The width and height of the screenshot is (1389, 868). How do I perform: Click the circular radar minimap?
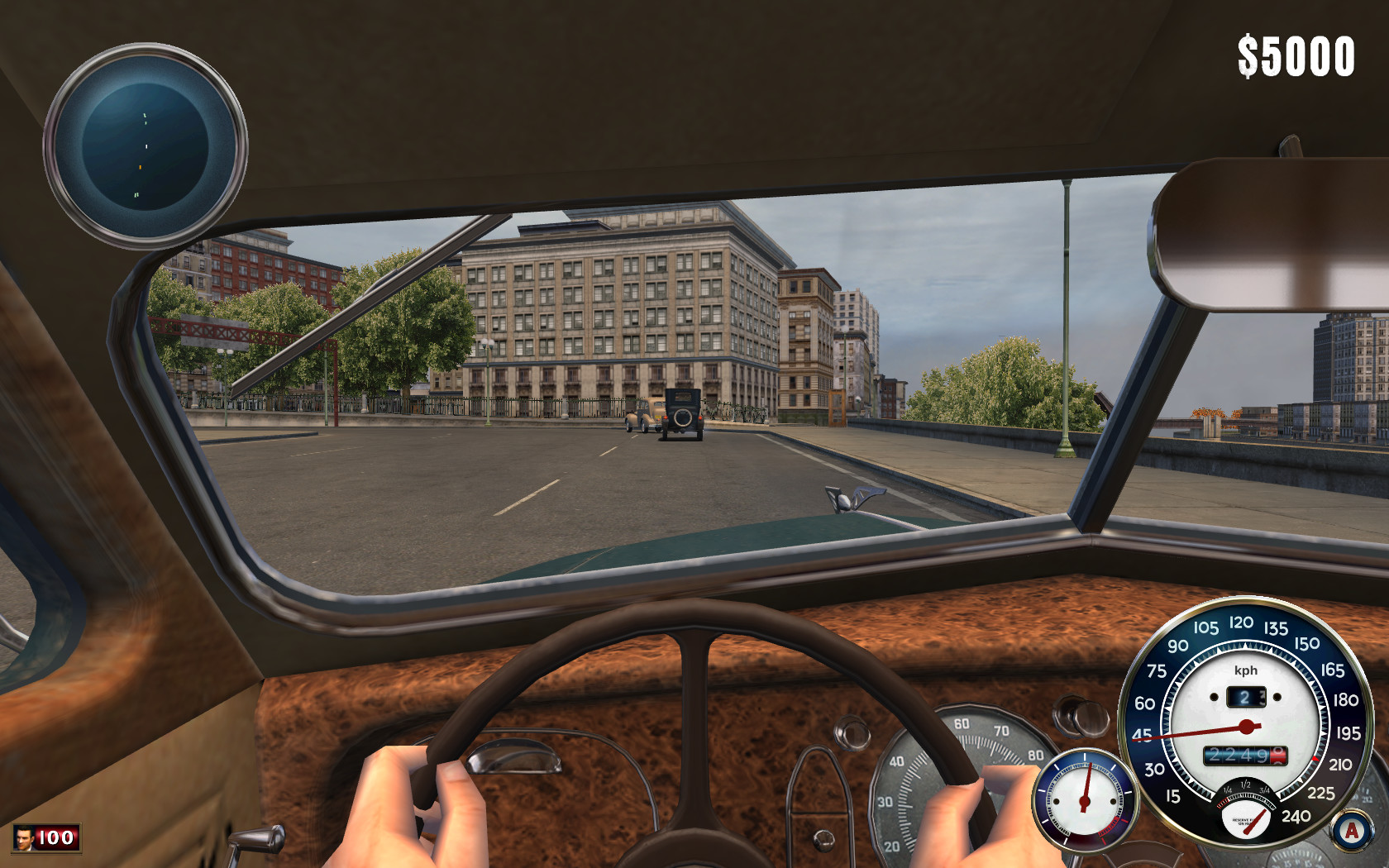click(x=146, y=146)
